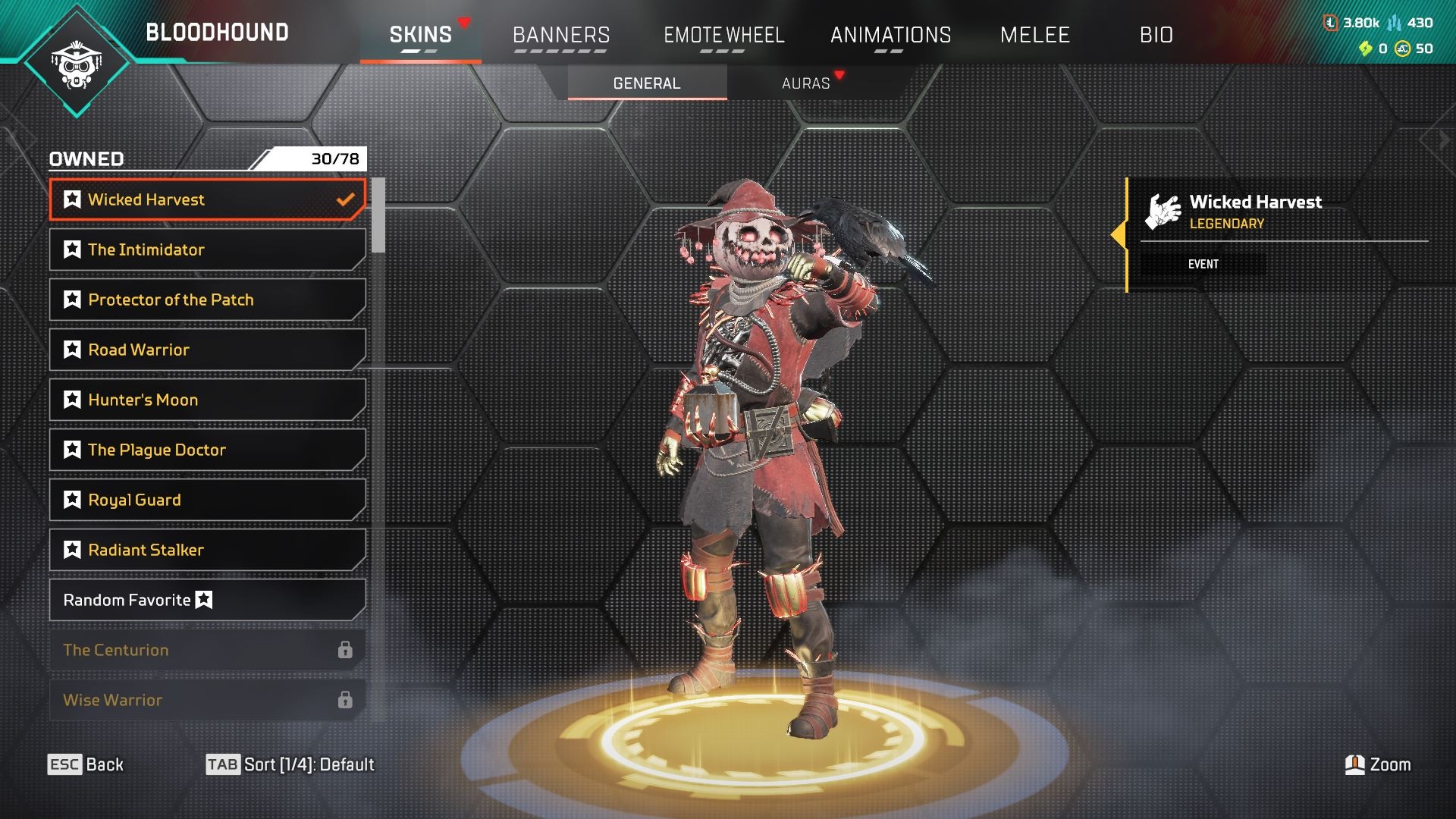
Task: Choose the Royal Guard skin
Action: (207, 500)
